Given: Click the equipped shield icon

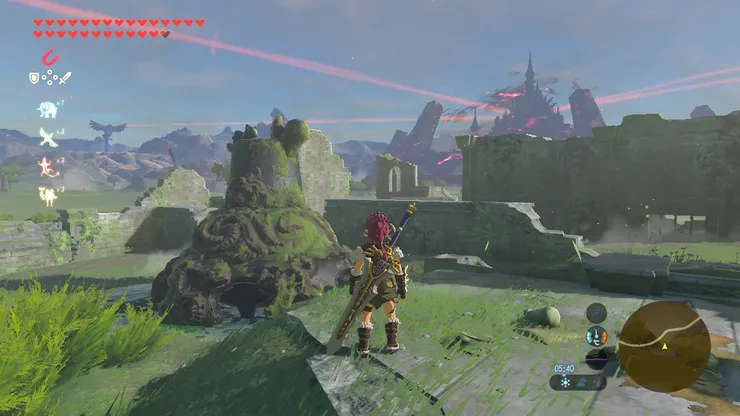Looking at the screenshot, I should point(34,77).
